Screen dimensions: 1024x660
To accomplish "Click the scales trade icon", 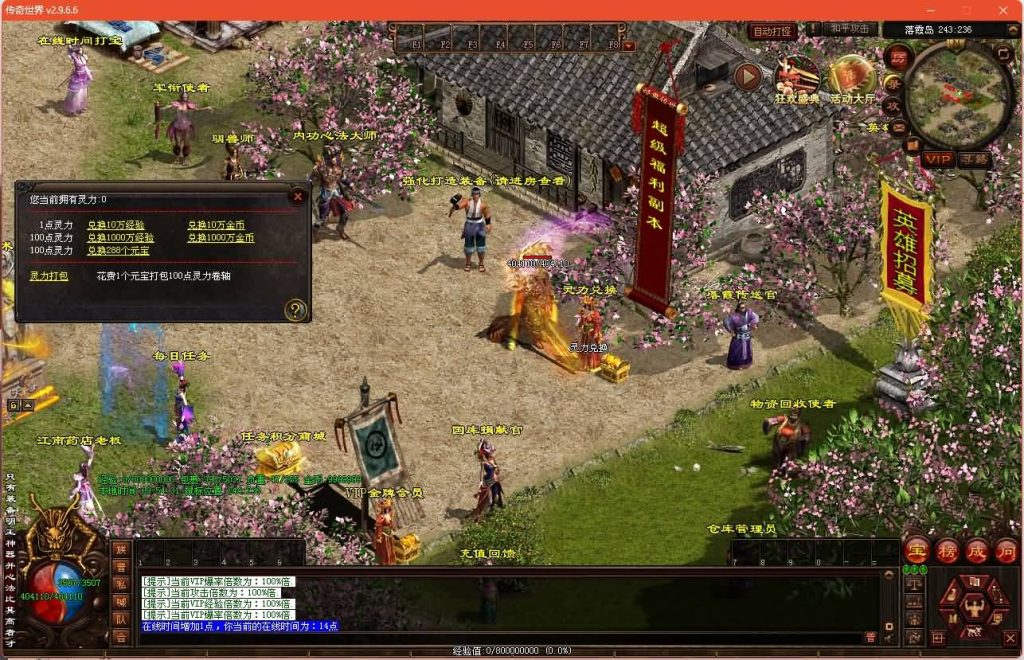I will 913,583.
